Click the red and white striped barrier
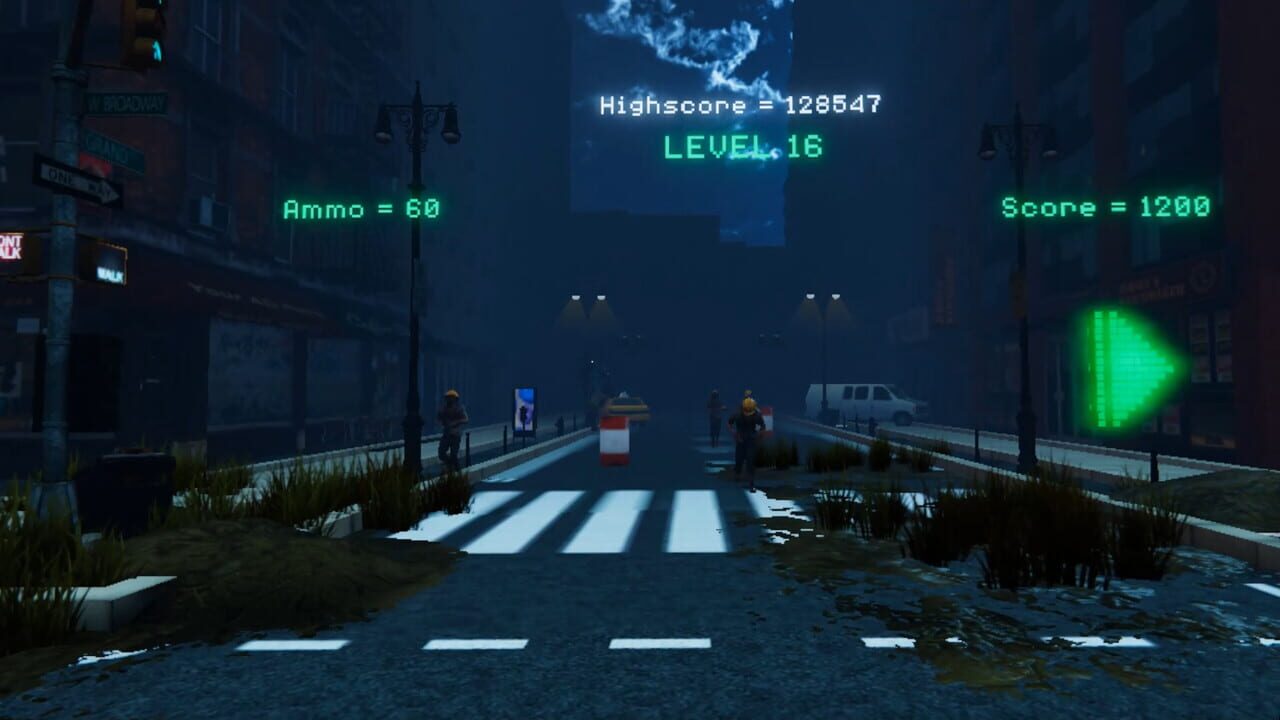The height and width of the screenshot is (720, 1280). (614, 440)
